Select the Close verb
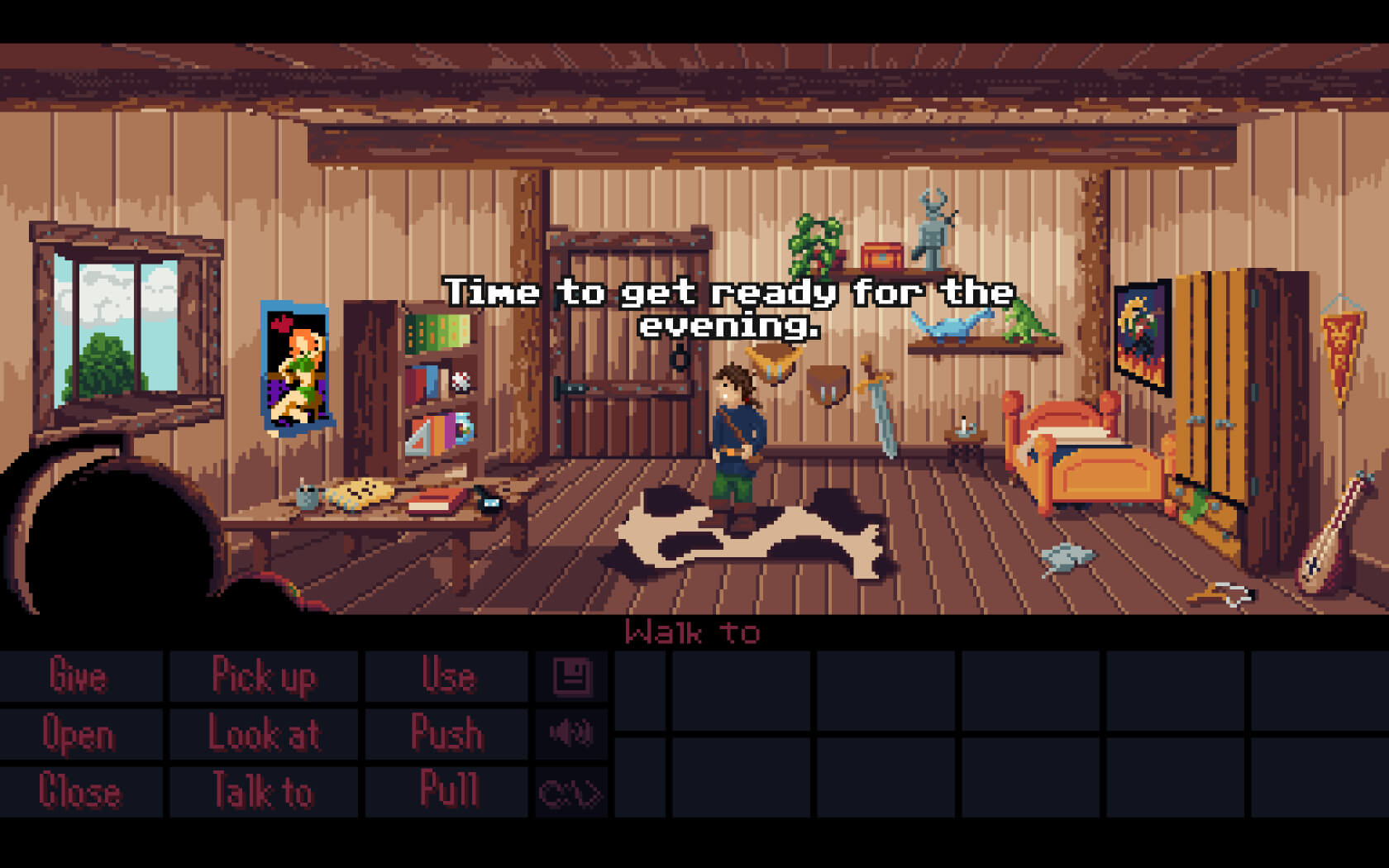The width and height of the screenshot is (1389, 868). [x=80, y=790]
